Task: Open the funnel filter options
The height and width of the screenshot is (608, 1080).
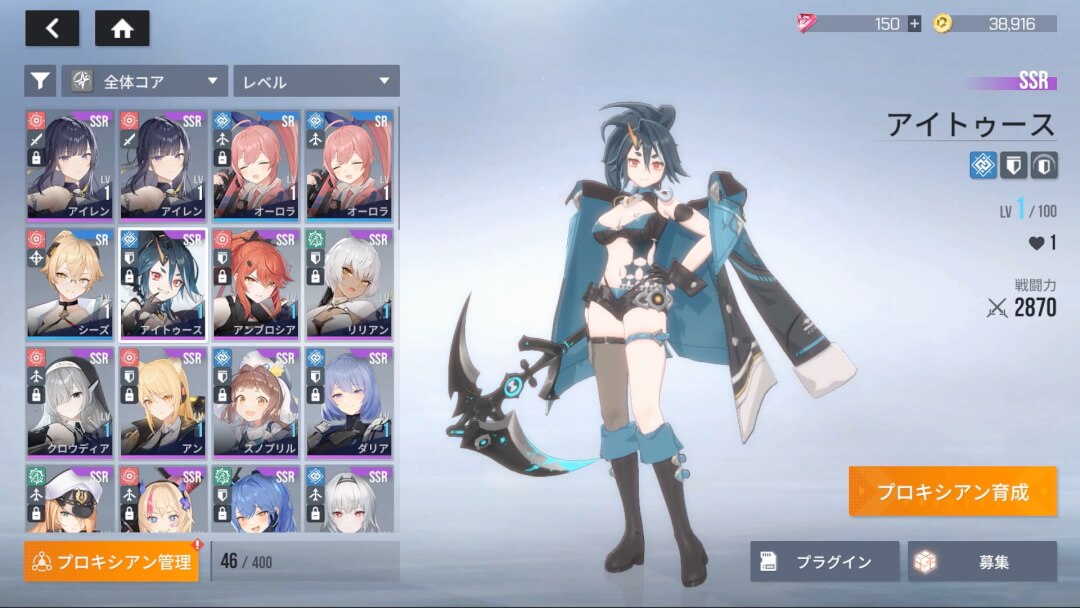Action: 39,81
